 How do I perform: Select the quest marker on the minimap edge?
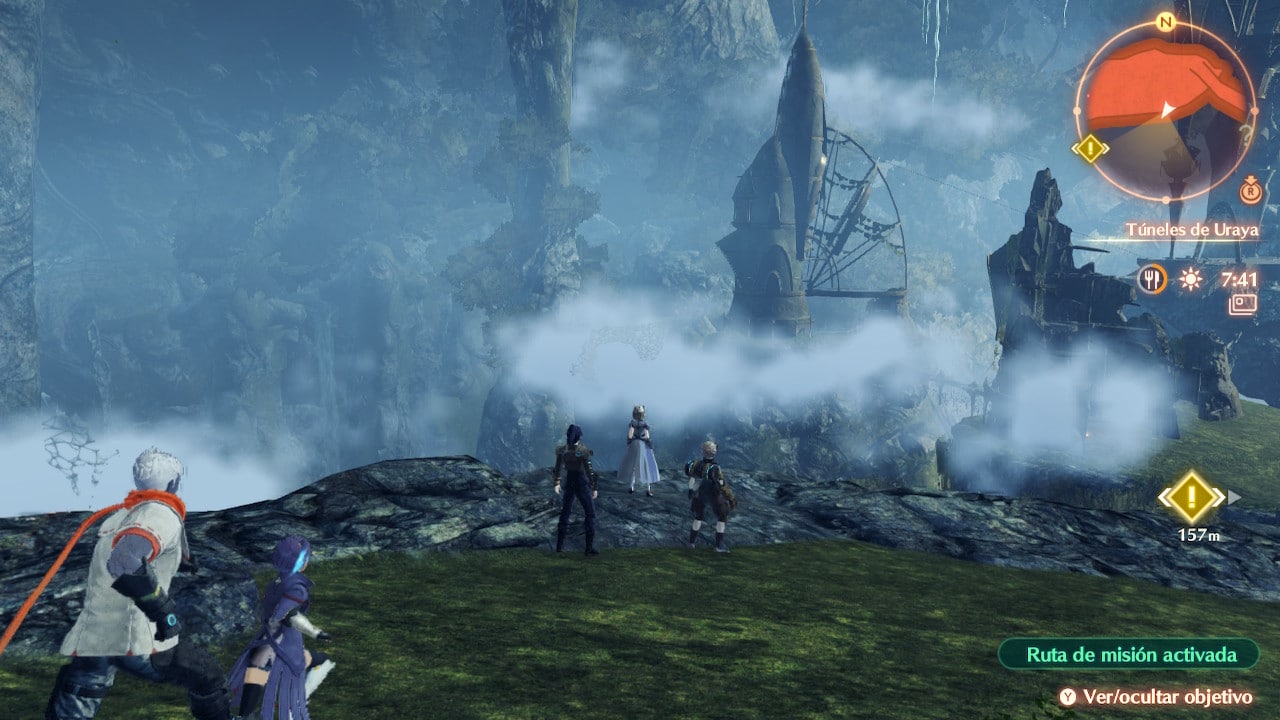coord(1090,149)
